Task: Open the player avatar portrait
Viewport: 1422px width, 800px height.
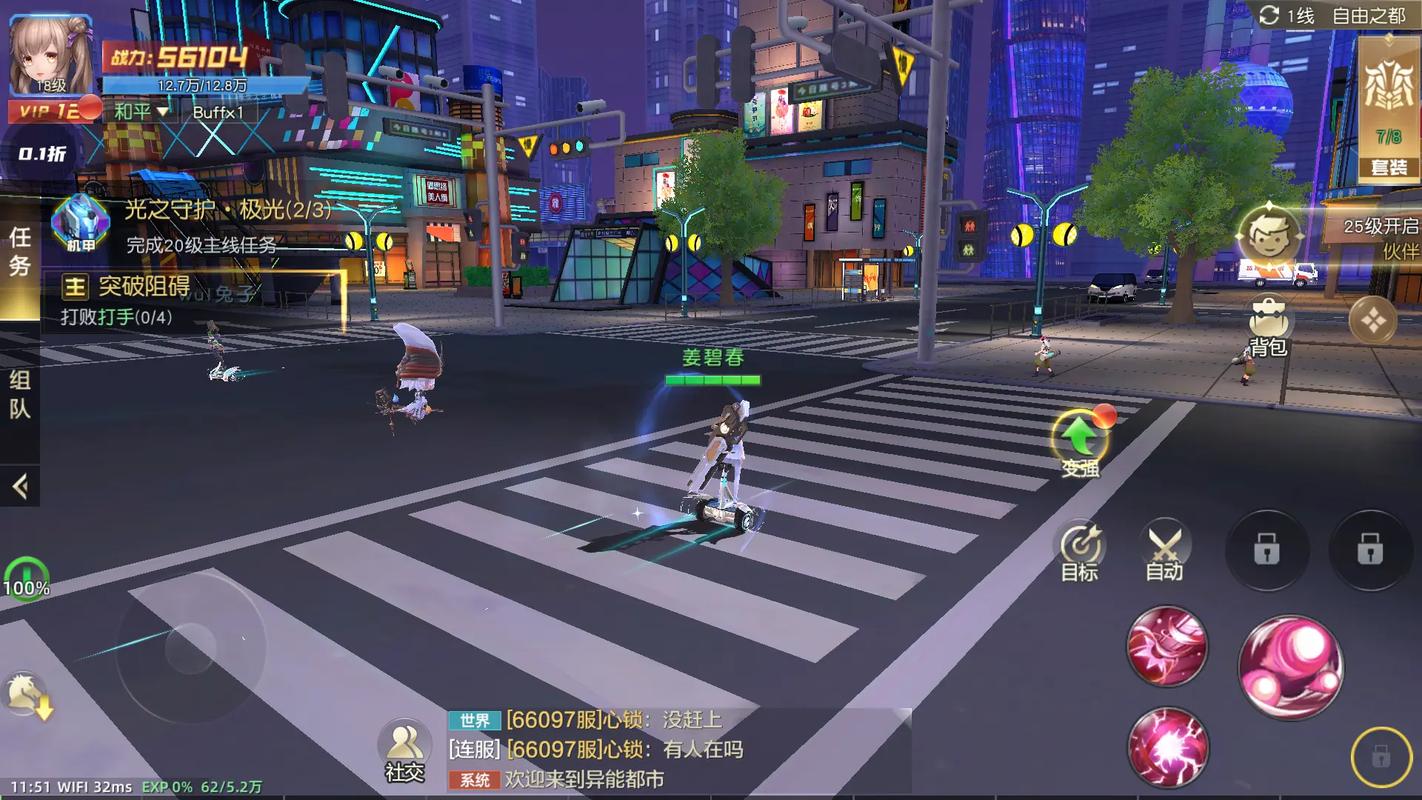Action: (x=50, y=55)
